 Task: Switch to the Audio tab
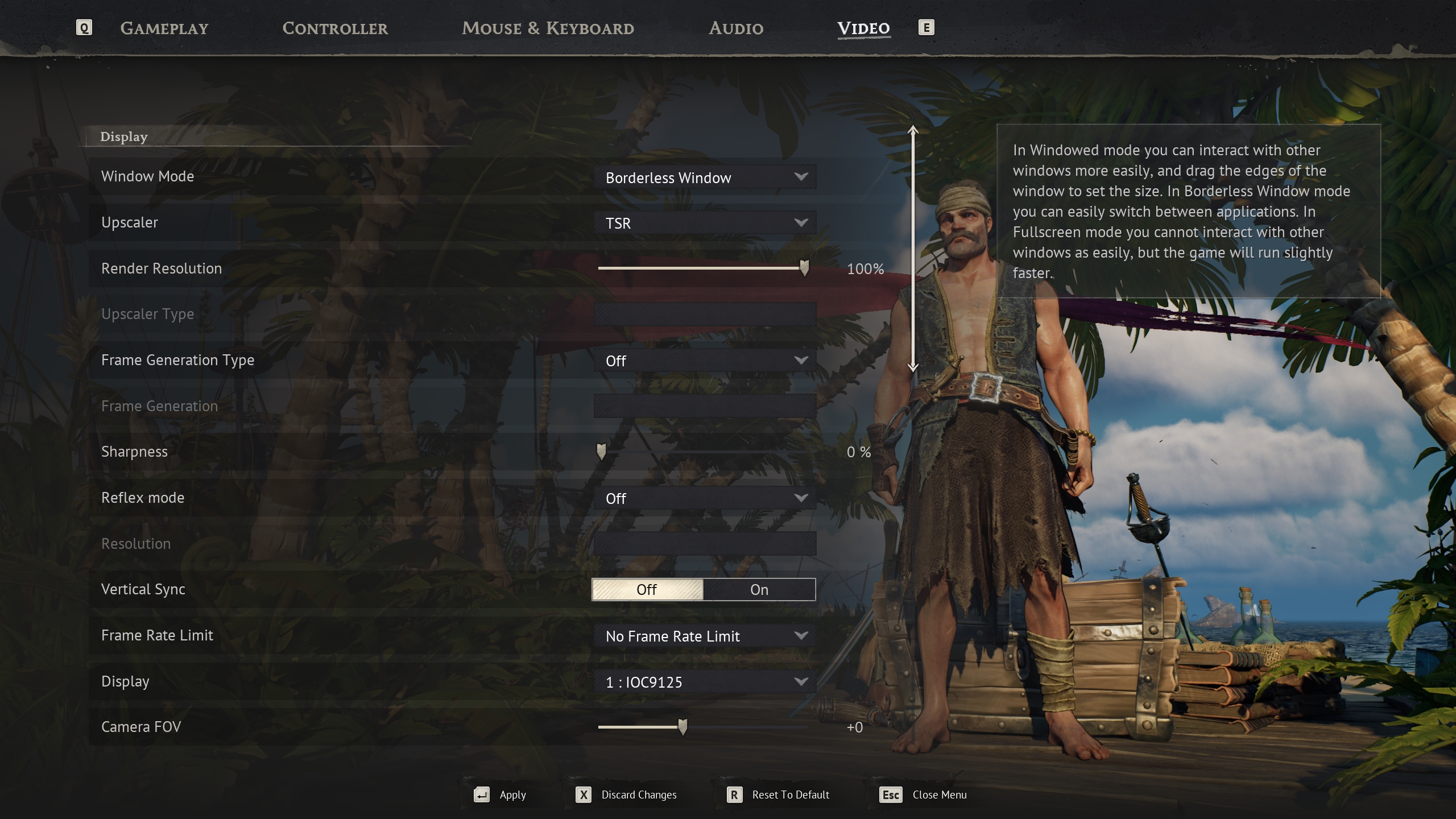click(x=735, y=28)
